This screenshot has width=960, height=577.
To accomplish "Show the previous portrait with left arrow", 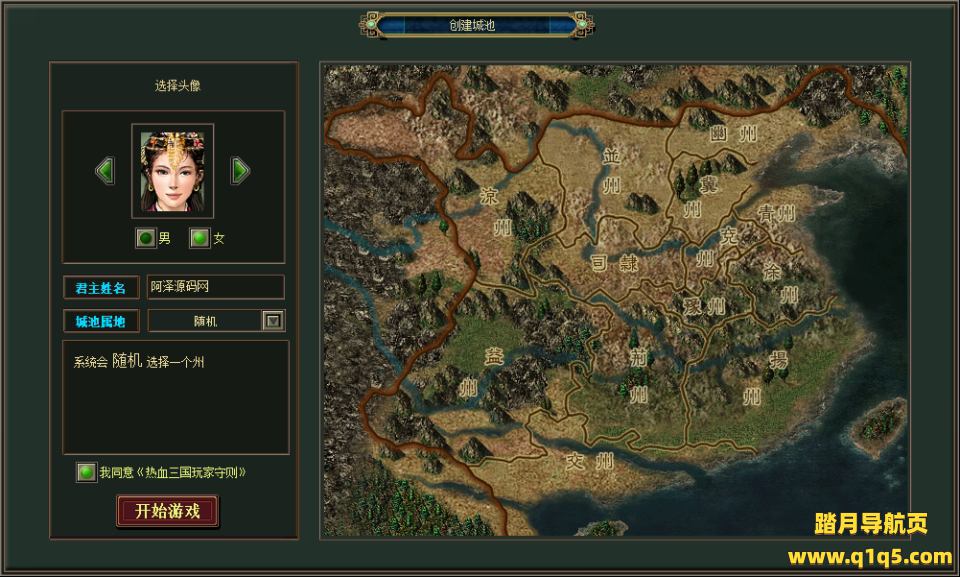I will click(x=105, y=171).
